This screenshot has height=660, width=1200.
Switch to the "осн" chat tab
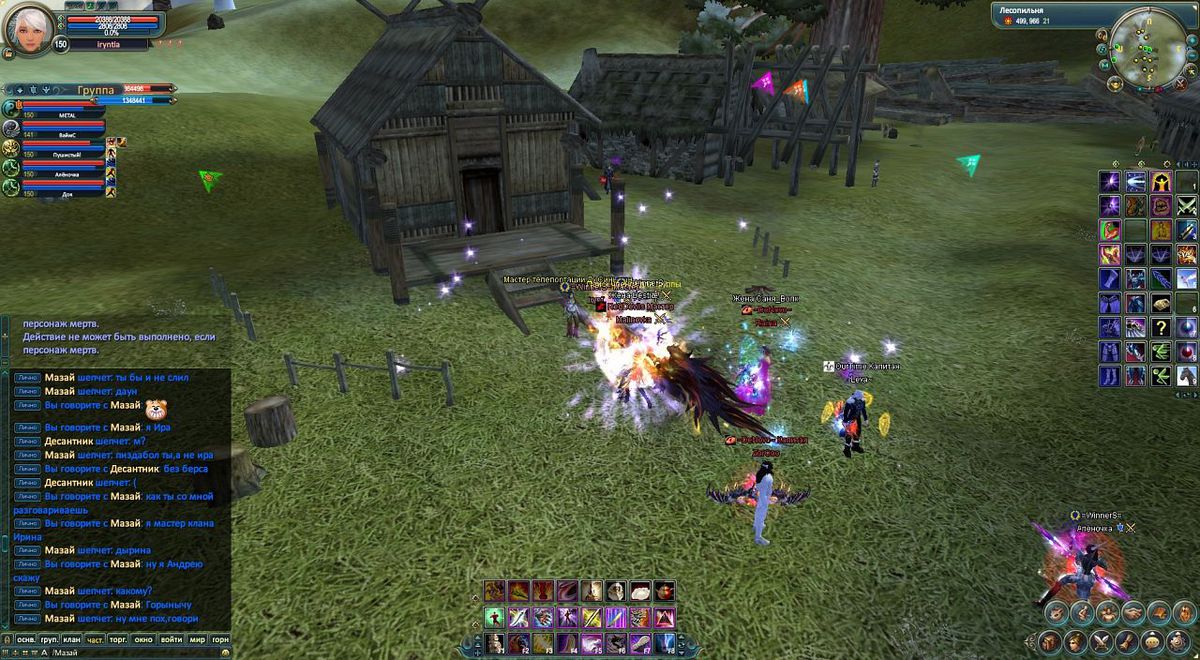26,638
